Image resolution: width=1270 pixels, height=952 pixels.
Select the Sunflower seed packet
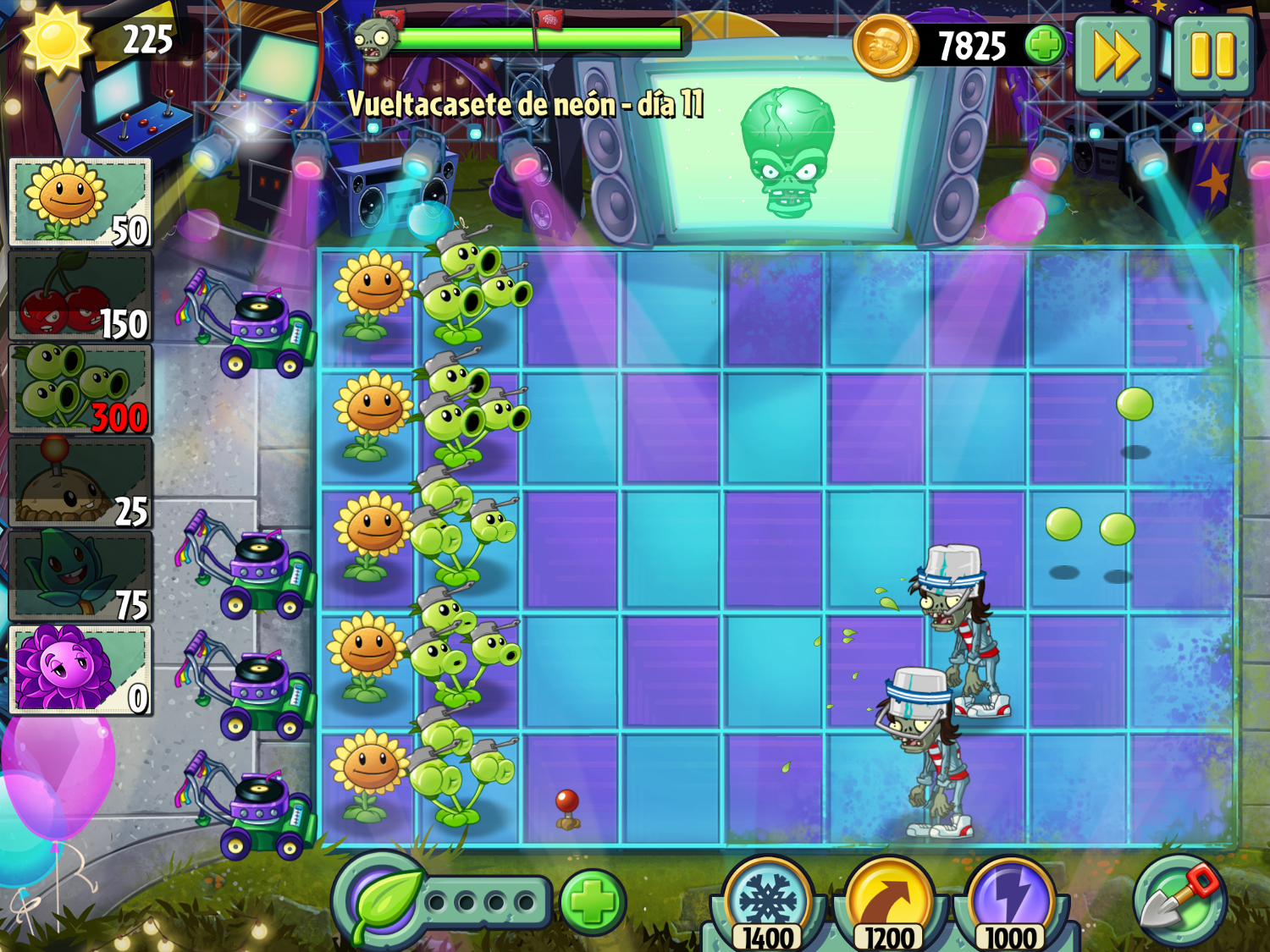coord(80,203)
